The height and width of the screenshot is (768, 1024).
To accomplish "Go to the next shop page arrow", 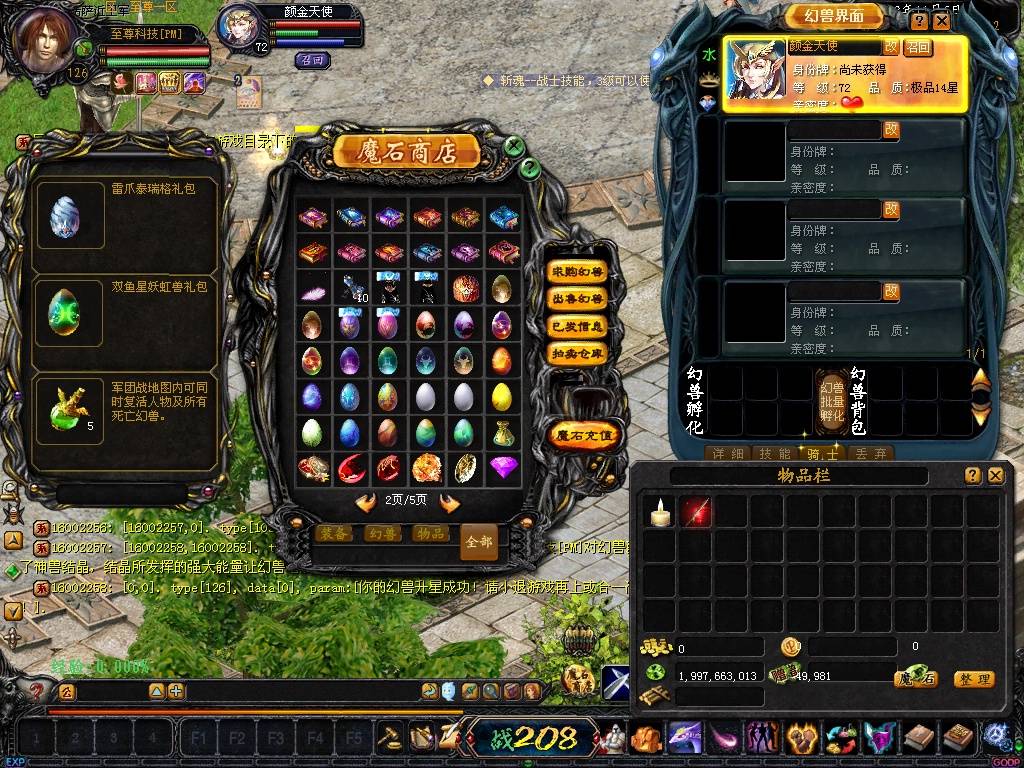I will [x=450, y=503].
